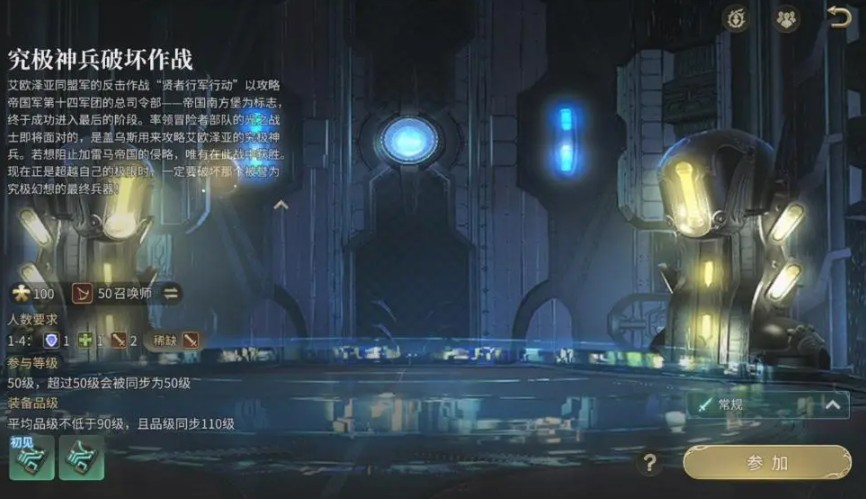View the 初见 first-clear reward item
The height and width of the screenshot is (499, 866).
31,457
